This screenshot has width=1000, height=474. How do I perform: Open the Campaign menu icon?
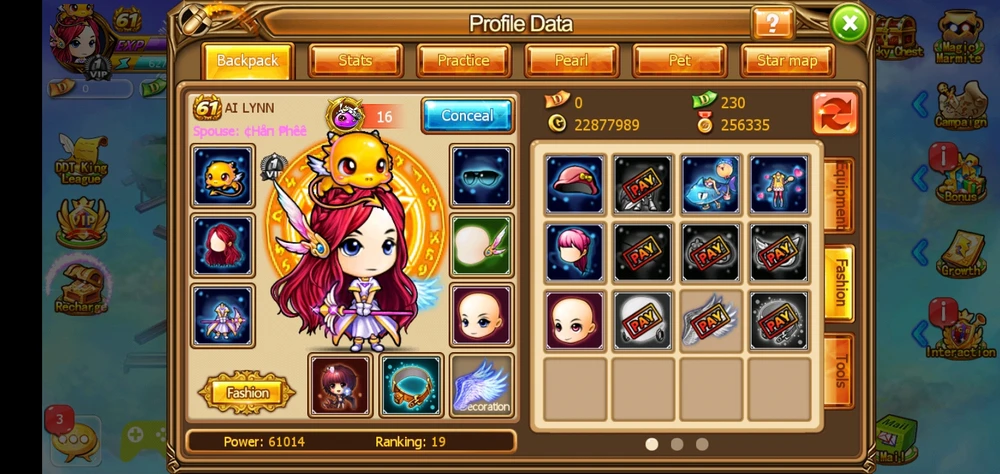[x=960, y=104]
